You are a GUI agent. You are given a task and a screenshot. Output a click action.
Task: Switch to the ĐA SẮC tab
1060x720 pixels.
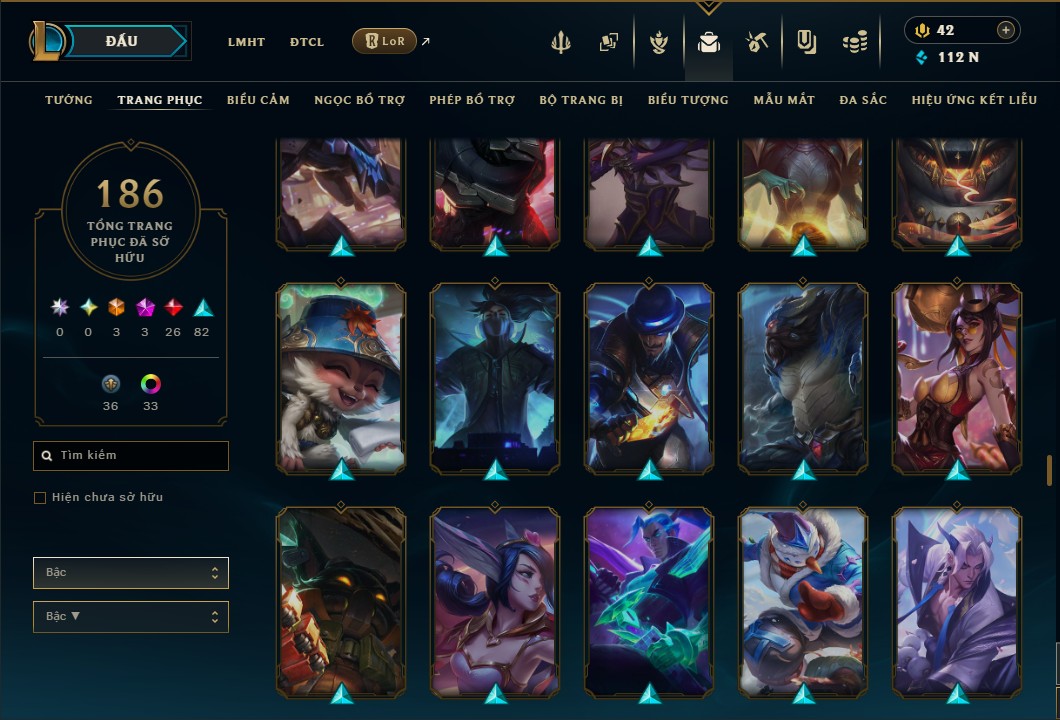click(863, 100)
